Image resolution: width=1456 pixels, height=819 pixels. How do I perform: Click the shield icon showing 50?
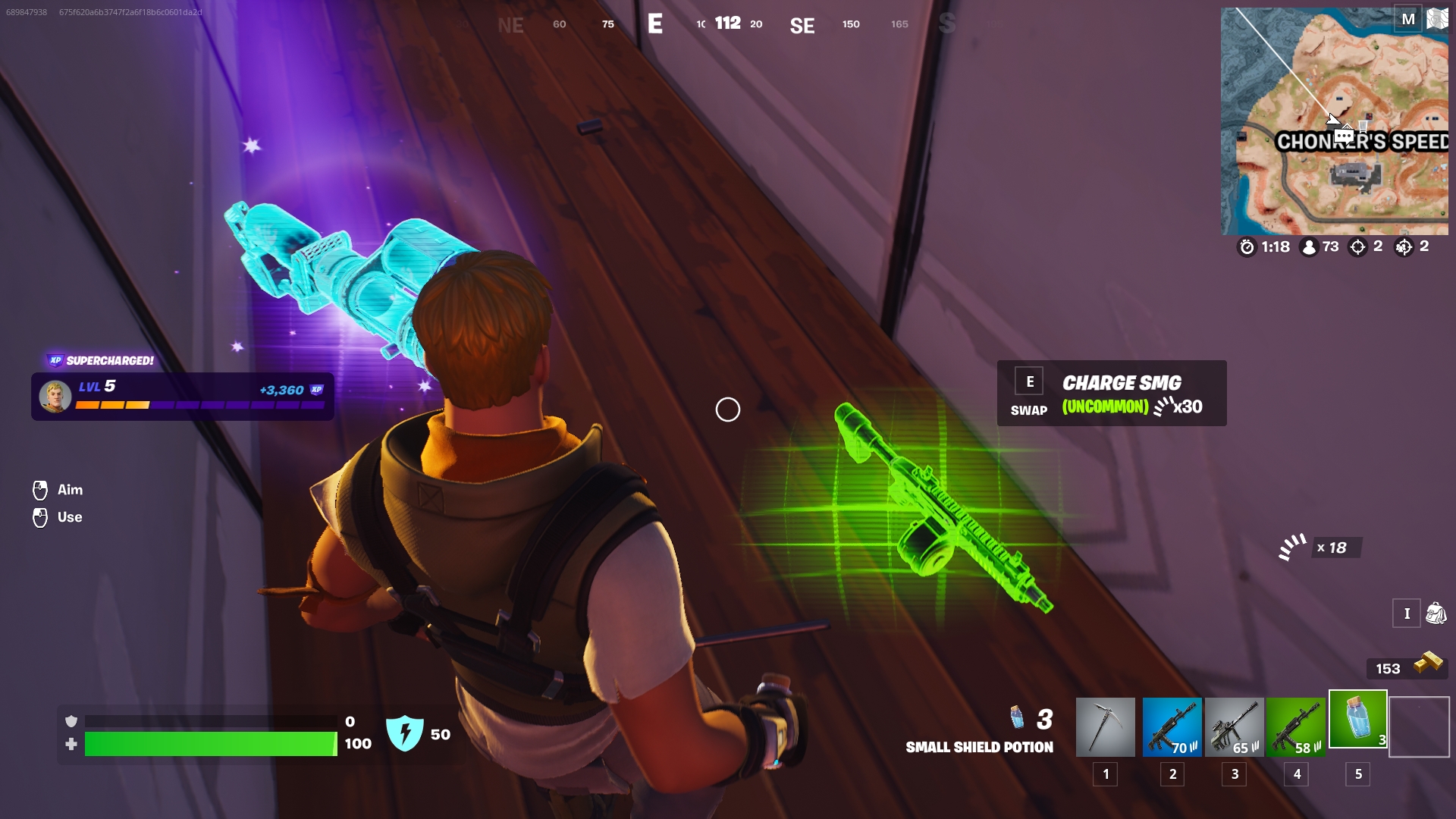[406, 733]
